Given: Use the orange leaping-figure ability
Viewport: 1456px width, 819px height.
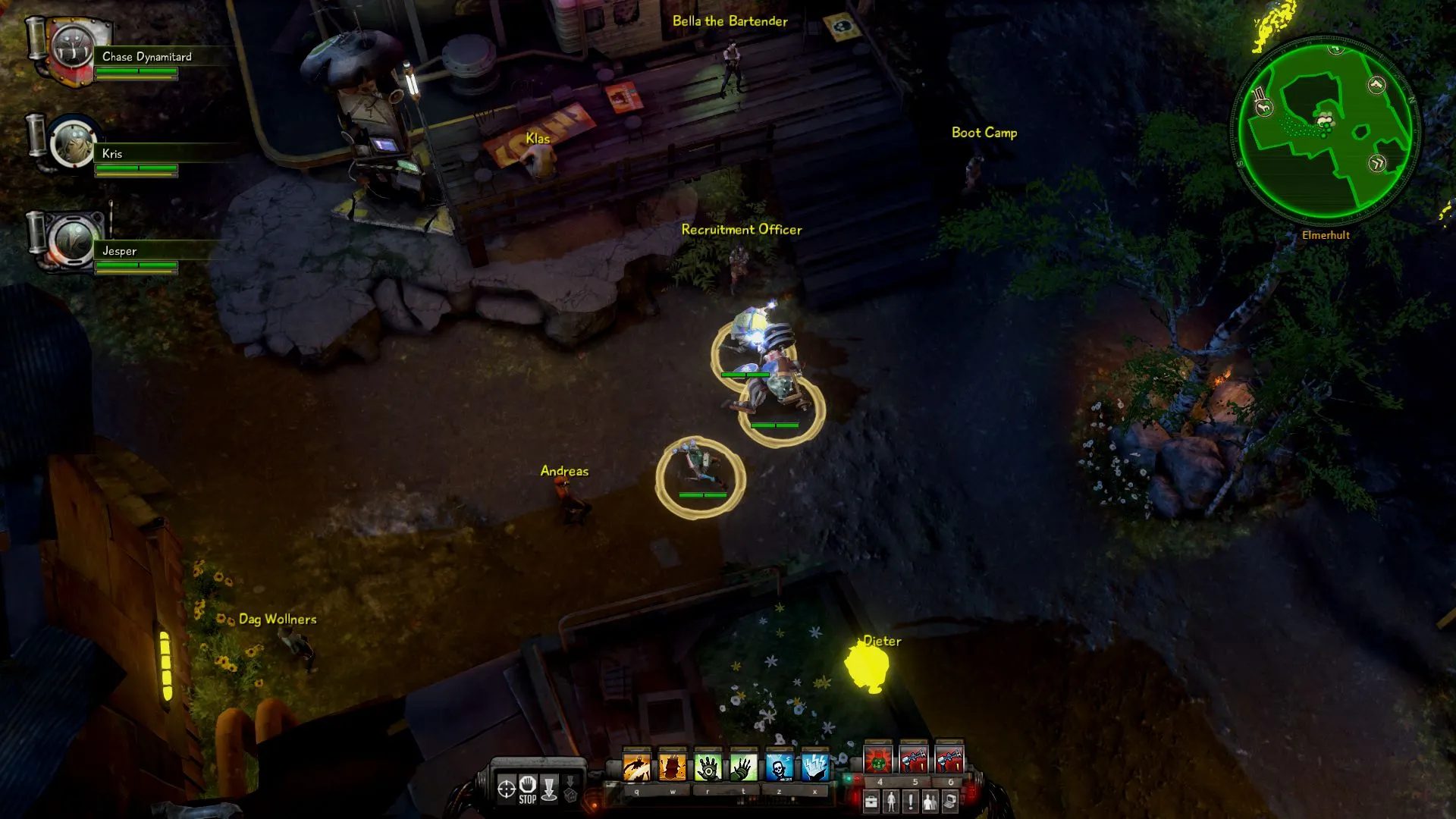Looking at the screenshot, I should pyautogui.click(x=636, y=767).
